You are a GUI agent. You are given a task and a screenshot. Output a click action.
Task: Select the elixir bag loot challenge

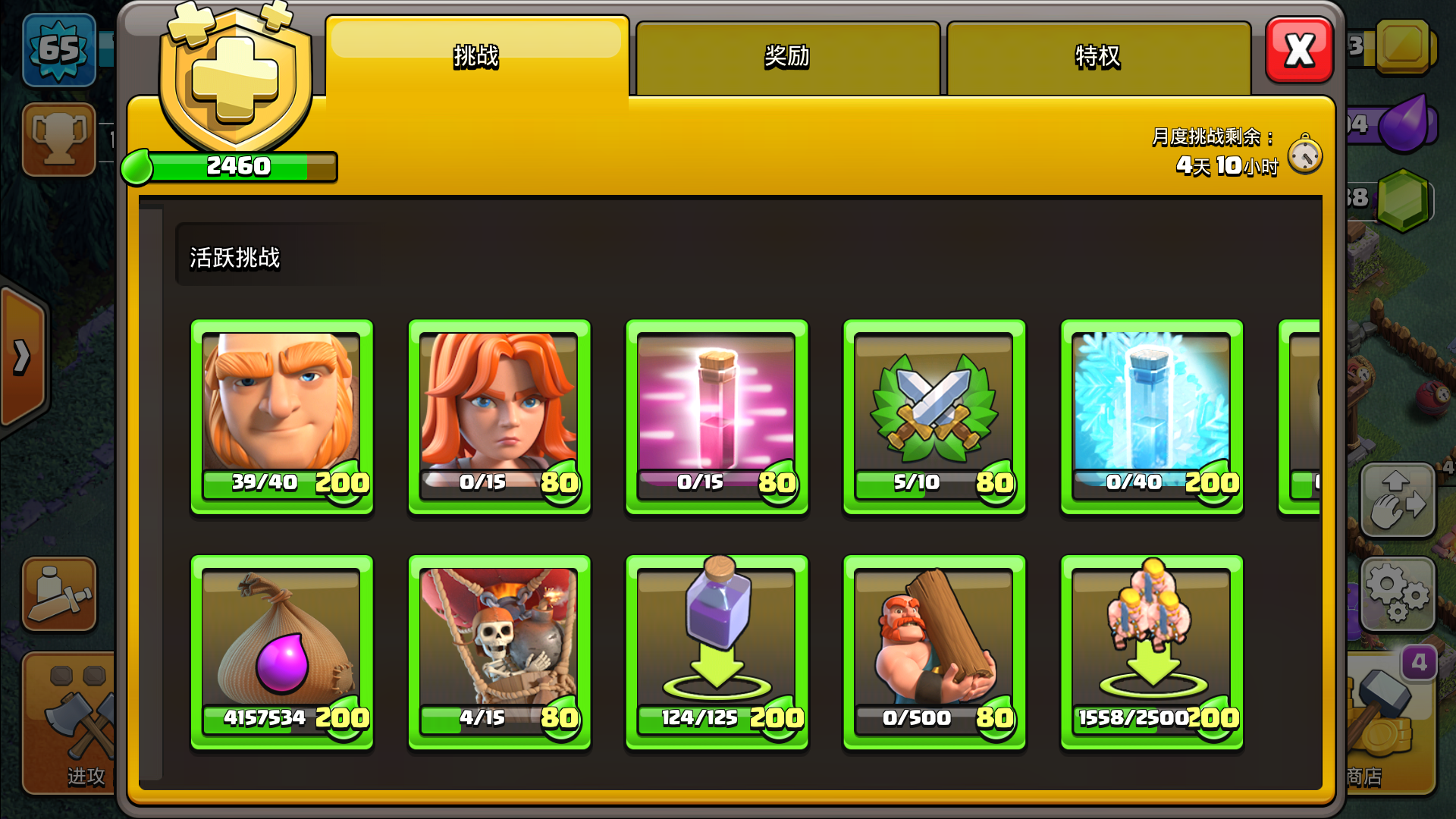(281, 654)
